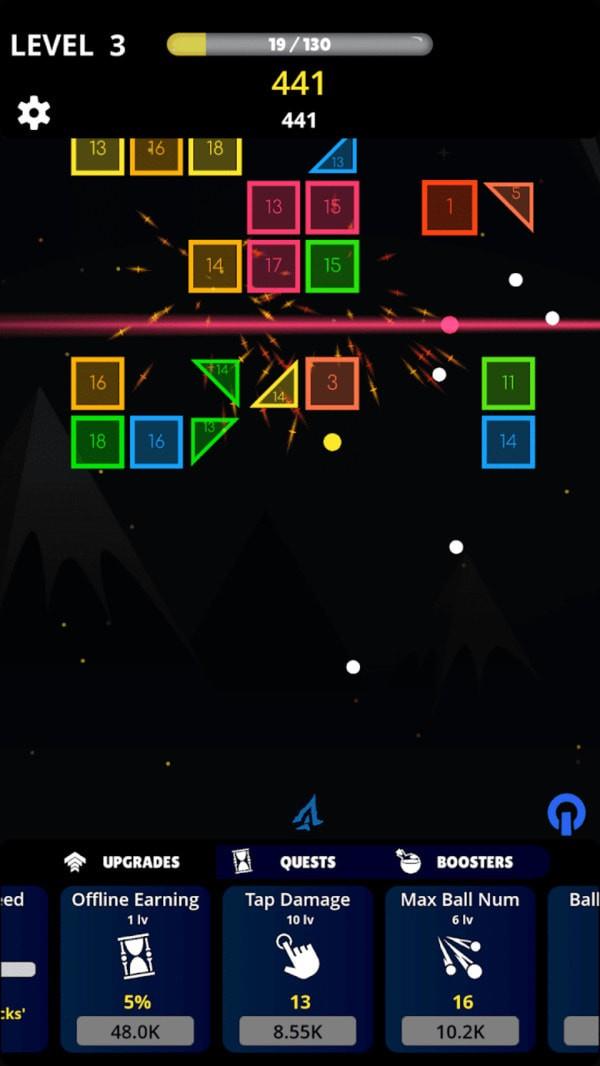Upgrade Max Ball Num for 10.2K

pyautogui.click(x=460, y=1031)
